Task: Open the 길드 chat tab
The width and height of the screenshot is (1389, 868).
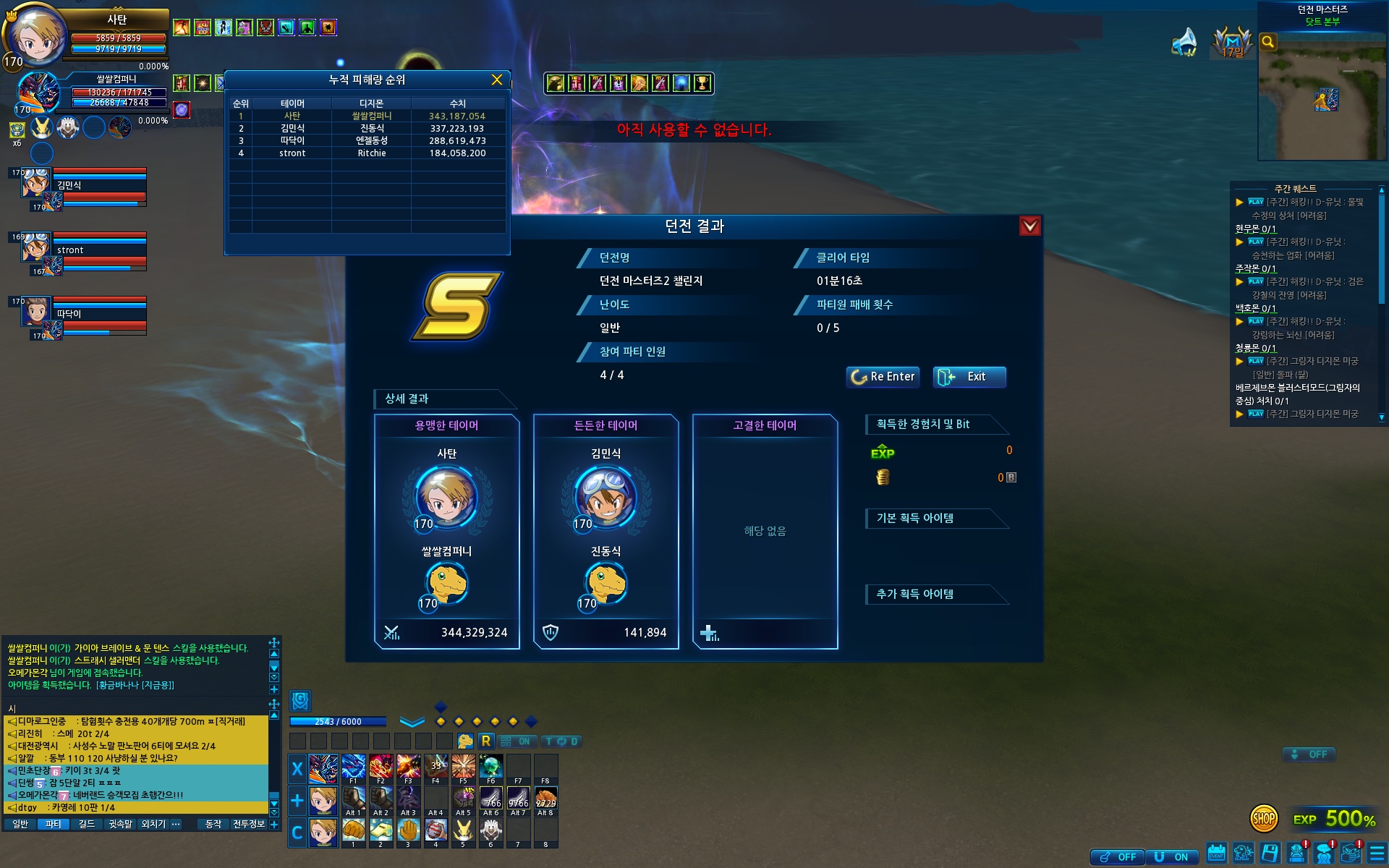Action: click(x=87, y=824)
